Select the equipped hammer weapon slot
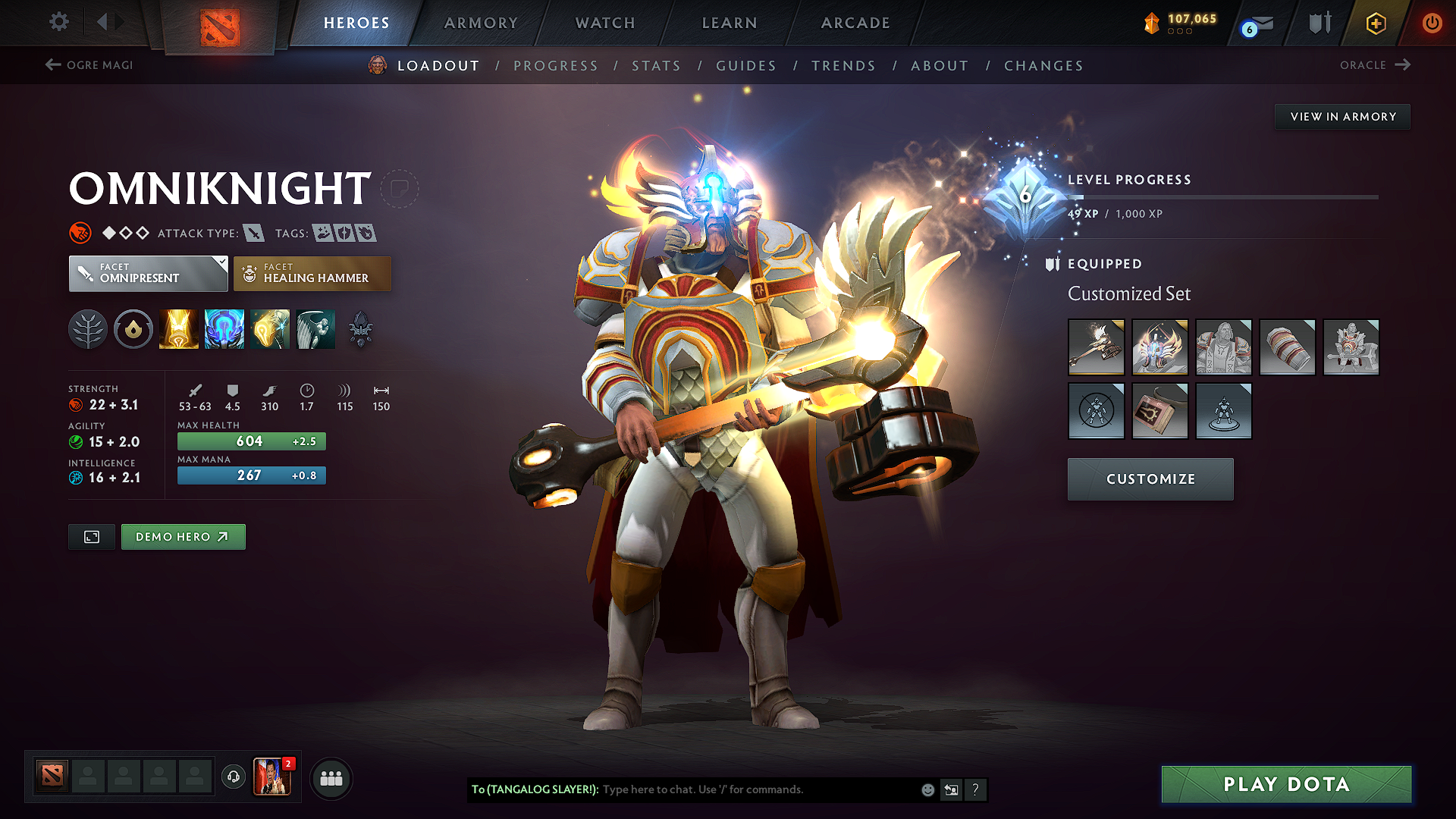This screenshot has height=819, width=1456. tap(1096, 347)
